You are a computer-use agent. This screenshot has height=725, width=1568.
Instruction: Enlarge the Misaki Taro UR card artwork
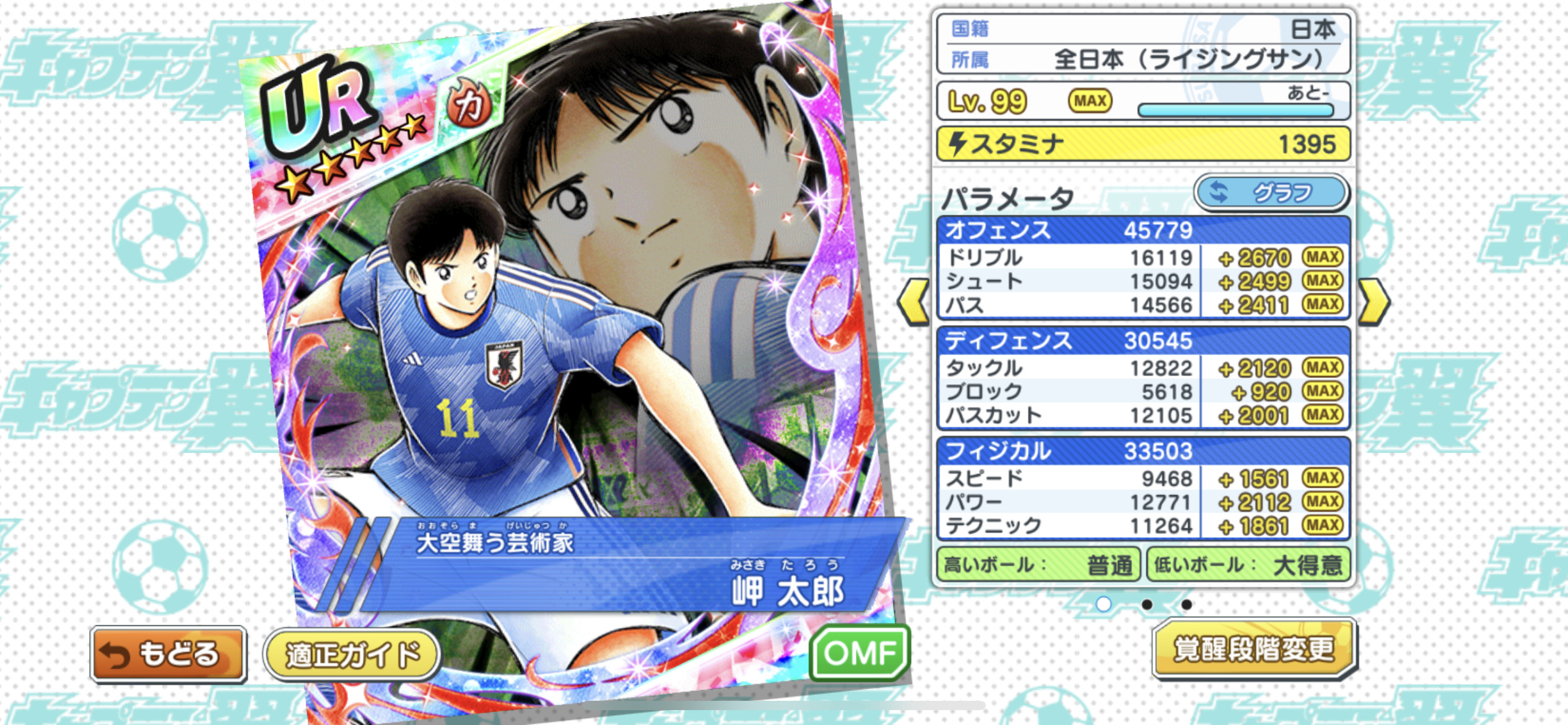pyautogui.click(x=557, y=310)
